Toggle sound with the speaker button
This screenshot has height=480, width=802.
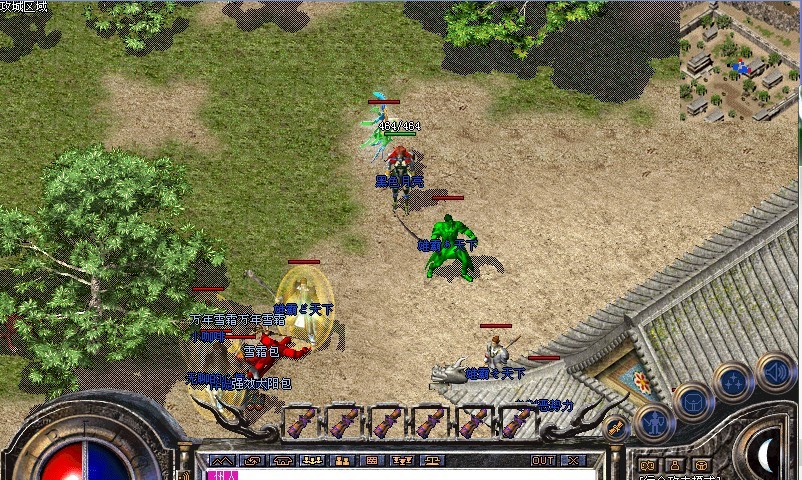(x=774, y=372)
